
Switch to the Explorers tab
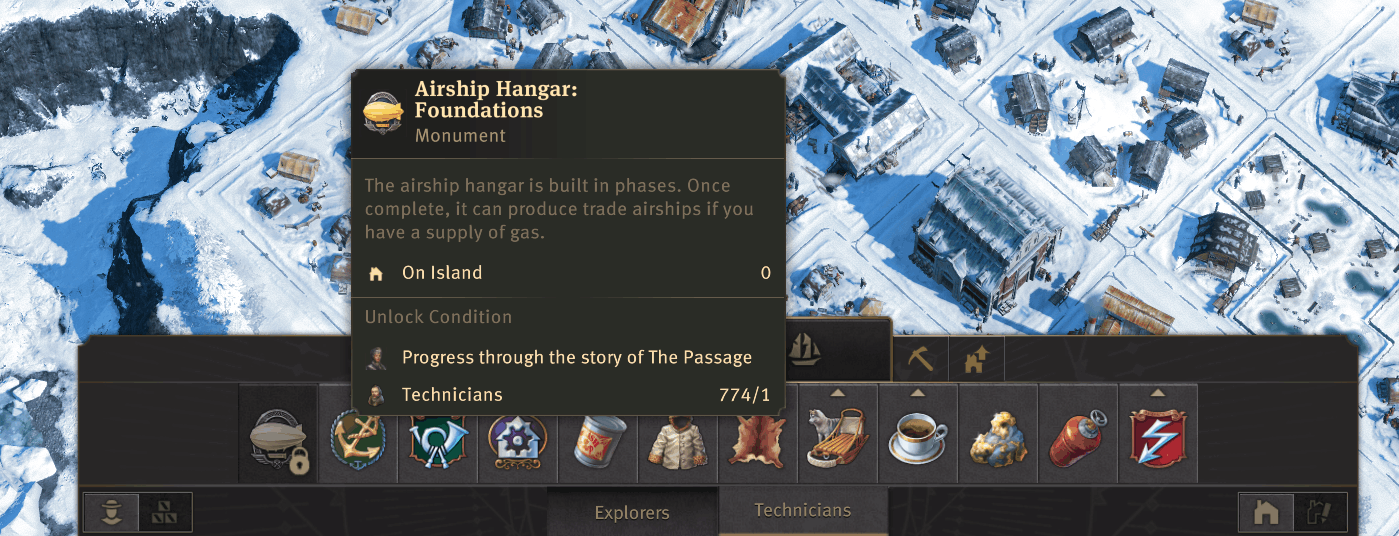(x=632, y=513)
